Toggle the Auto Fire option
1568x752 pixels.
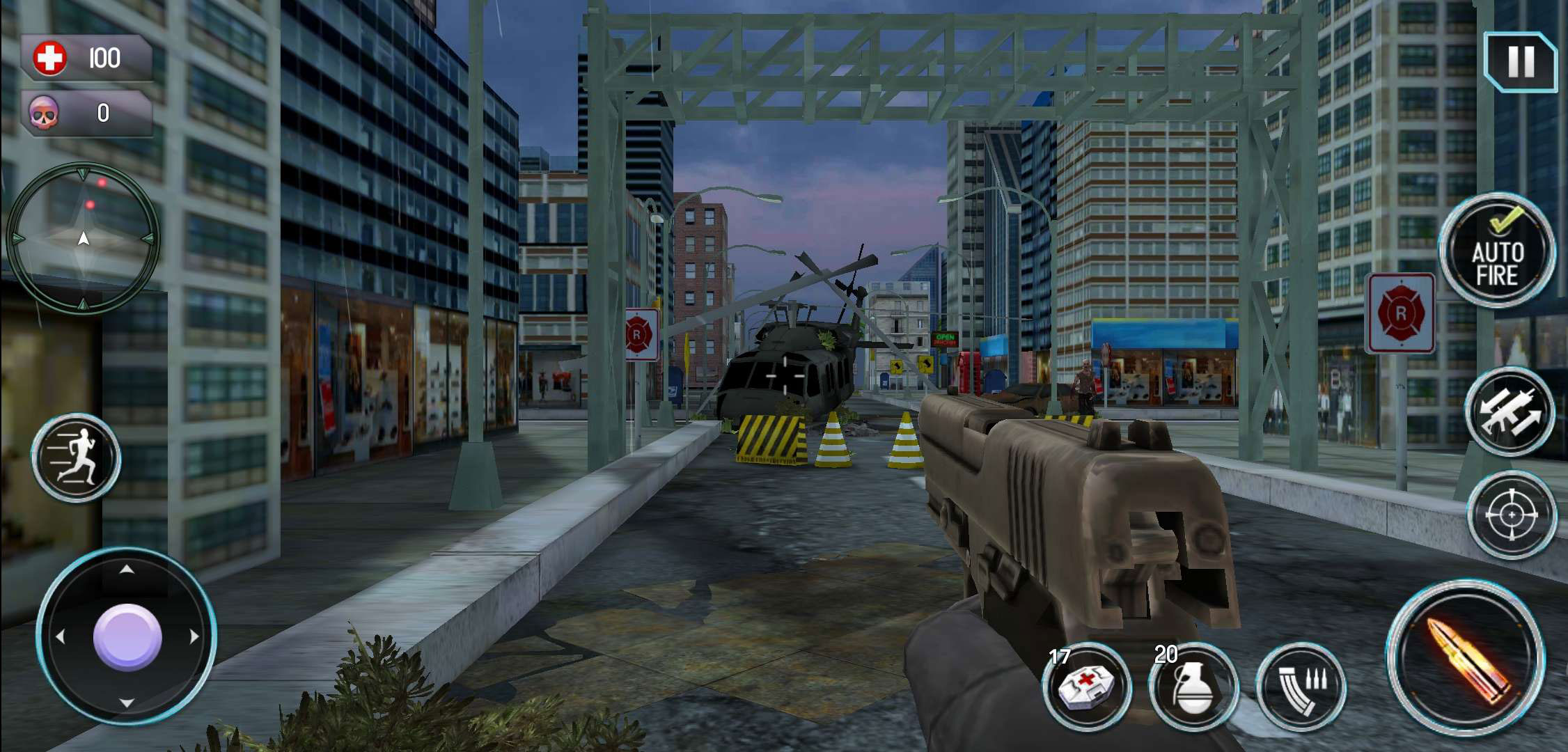click(x=1497, y=251)
